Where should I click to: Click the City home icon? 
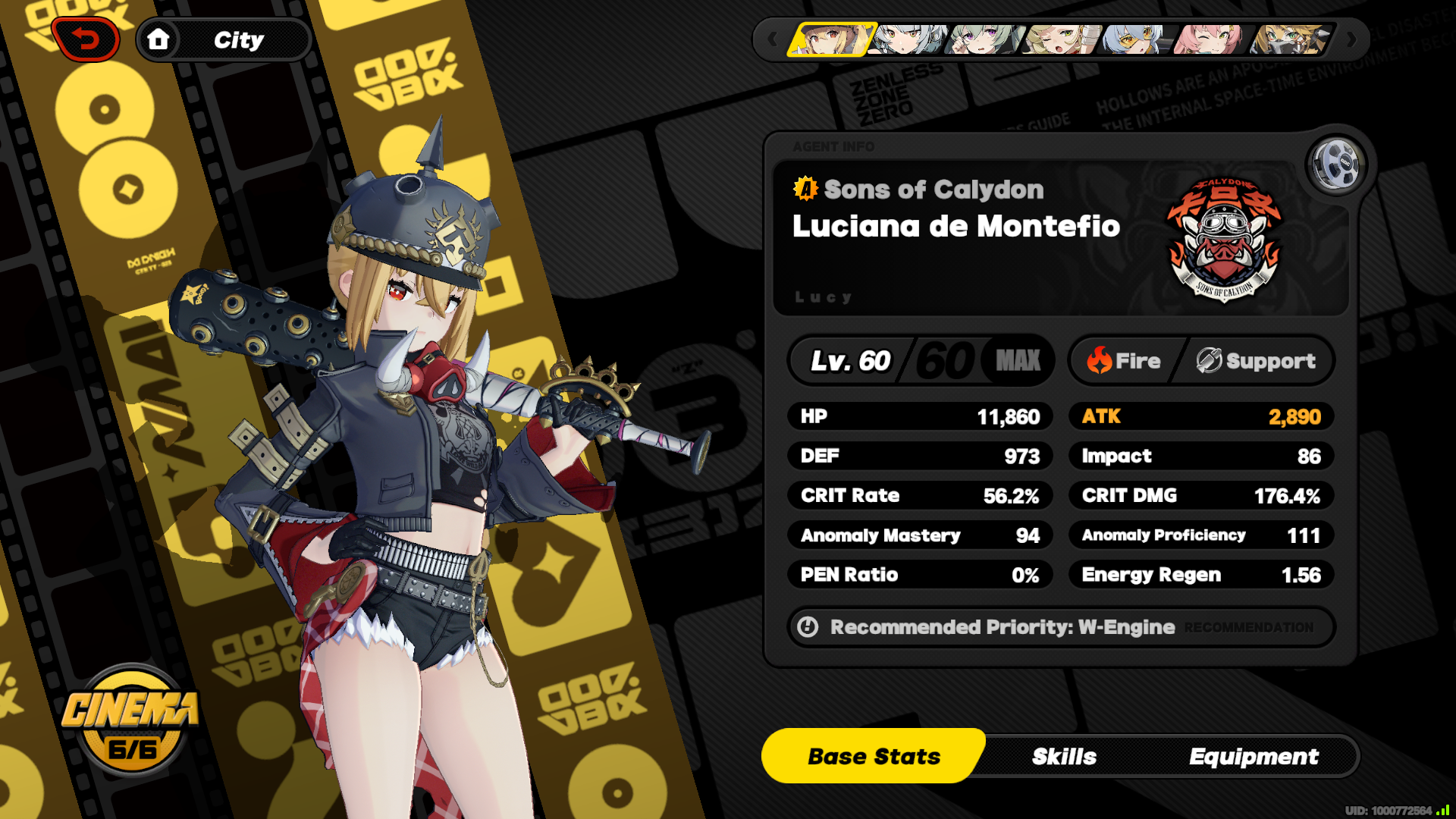(x=160, y=39)
